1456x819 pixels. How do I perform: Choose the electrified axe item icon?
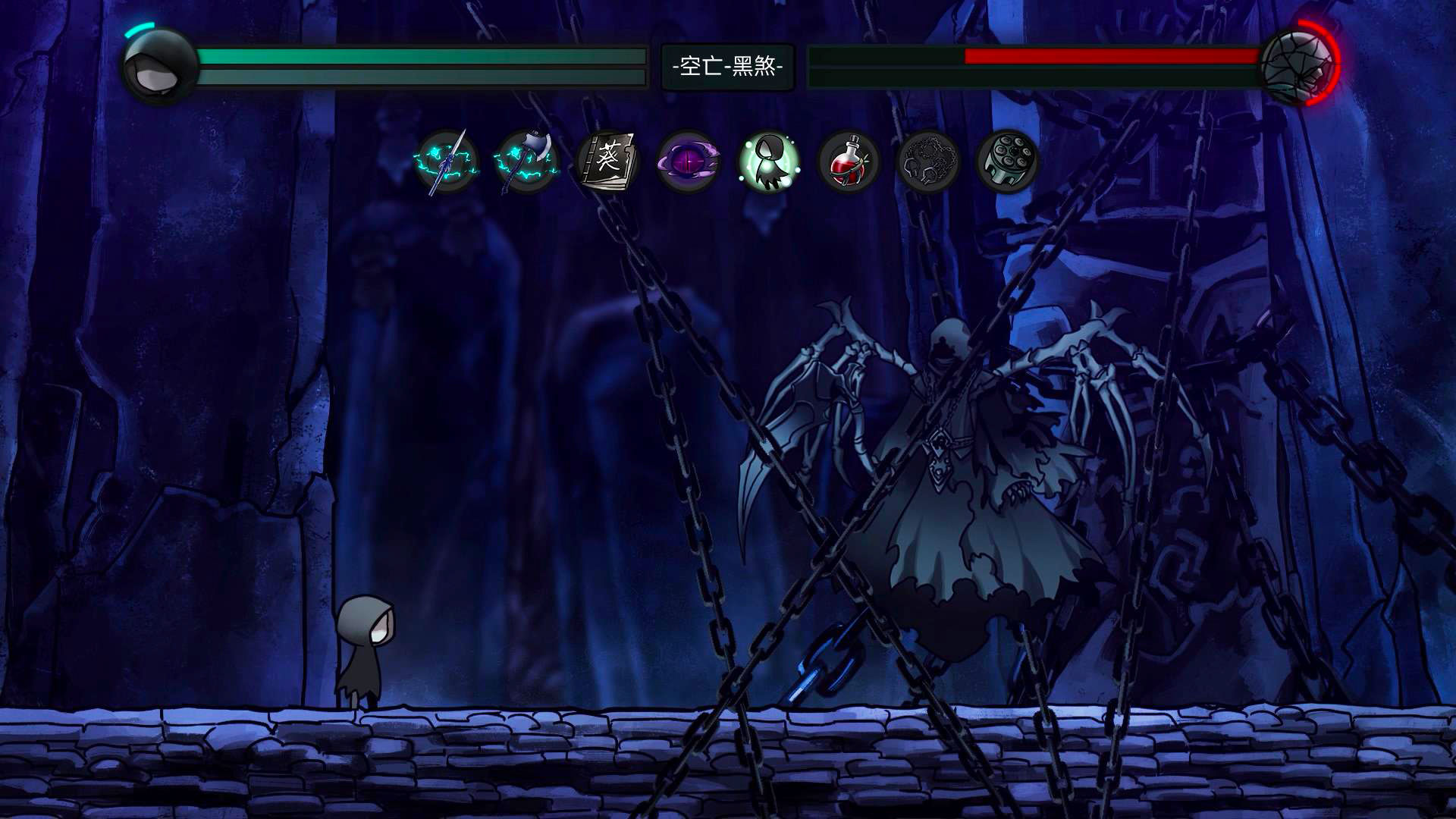(x=527, y=162)
